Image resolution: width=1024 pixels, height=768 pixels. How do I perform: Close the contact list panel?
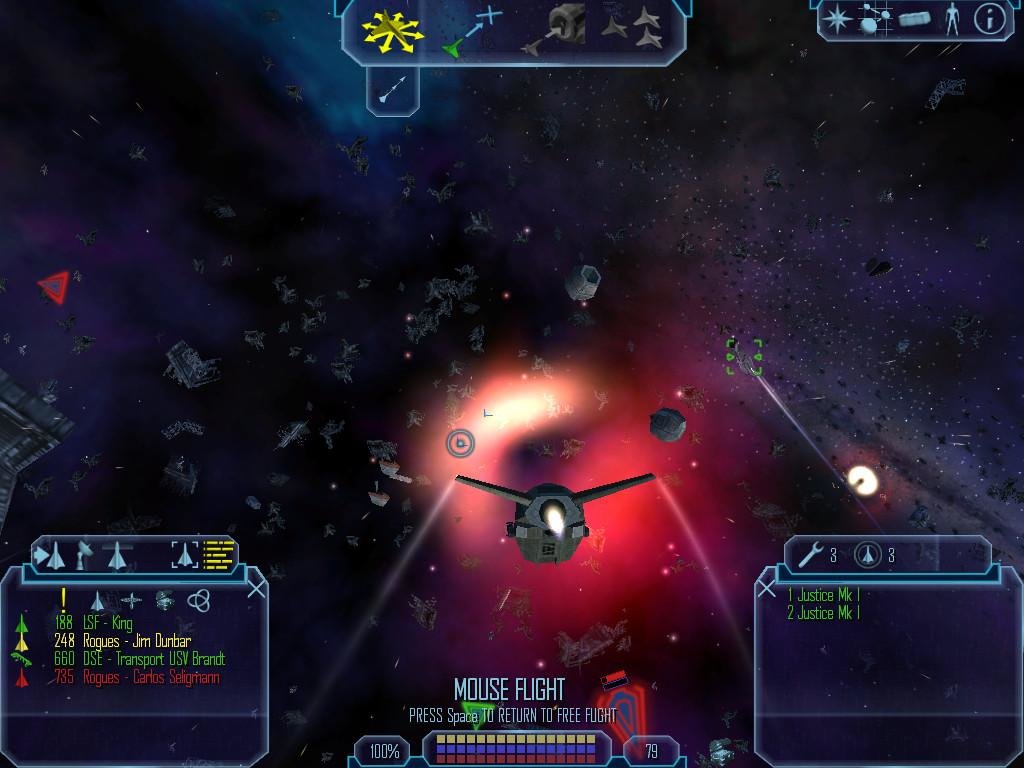tap(256, 589)
